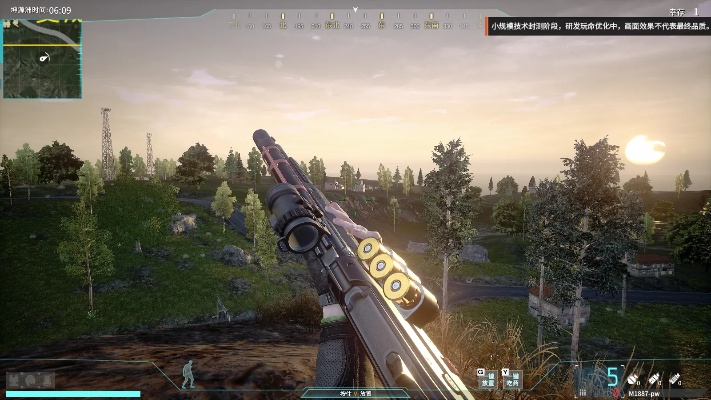Click the player stance silhouette icon
This screenshot has height=400, width=711.
pyautogui.click(x=188, y=374)
